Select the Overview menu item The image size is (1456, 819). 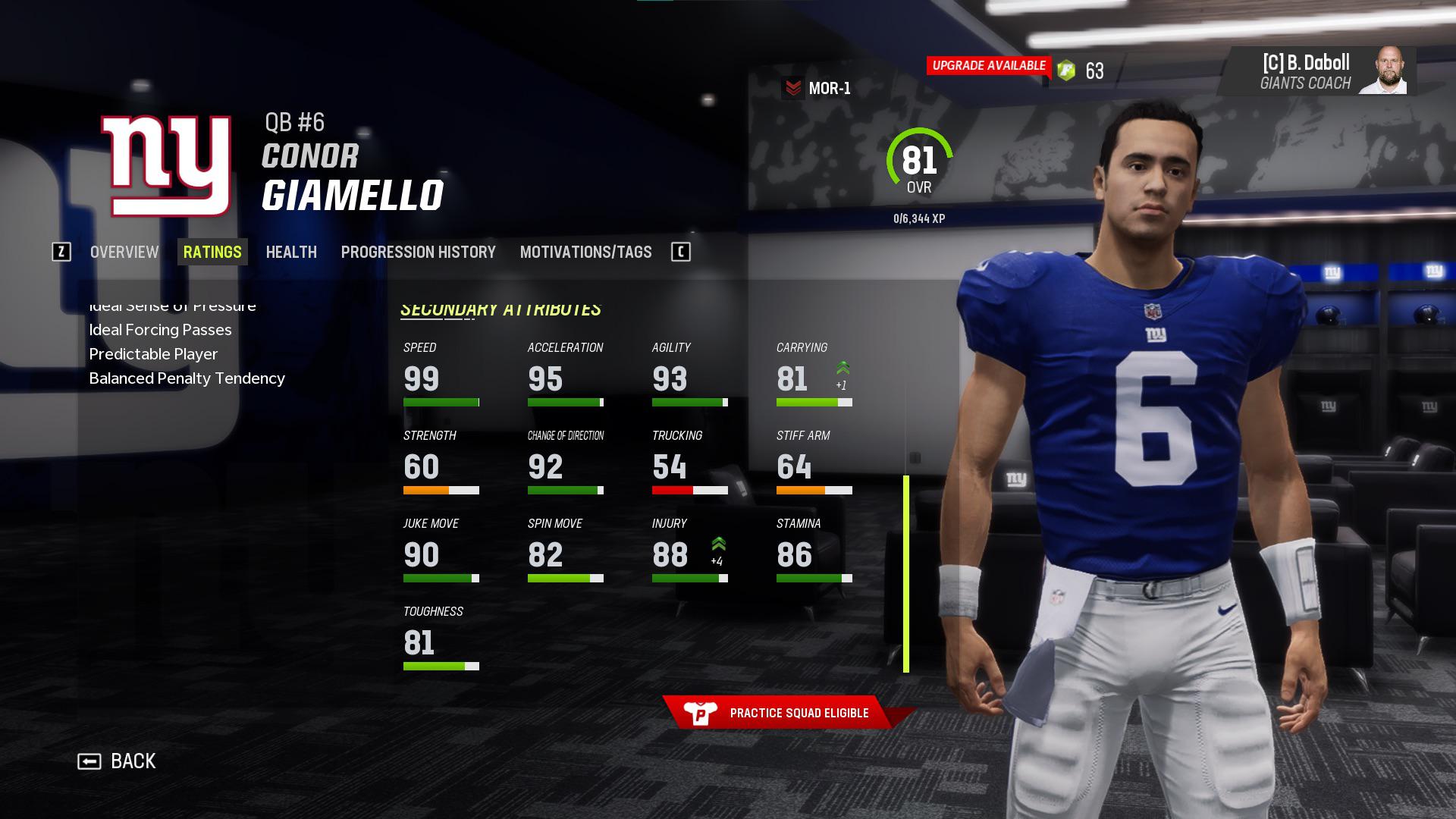coord(124,252)
